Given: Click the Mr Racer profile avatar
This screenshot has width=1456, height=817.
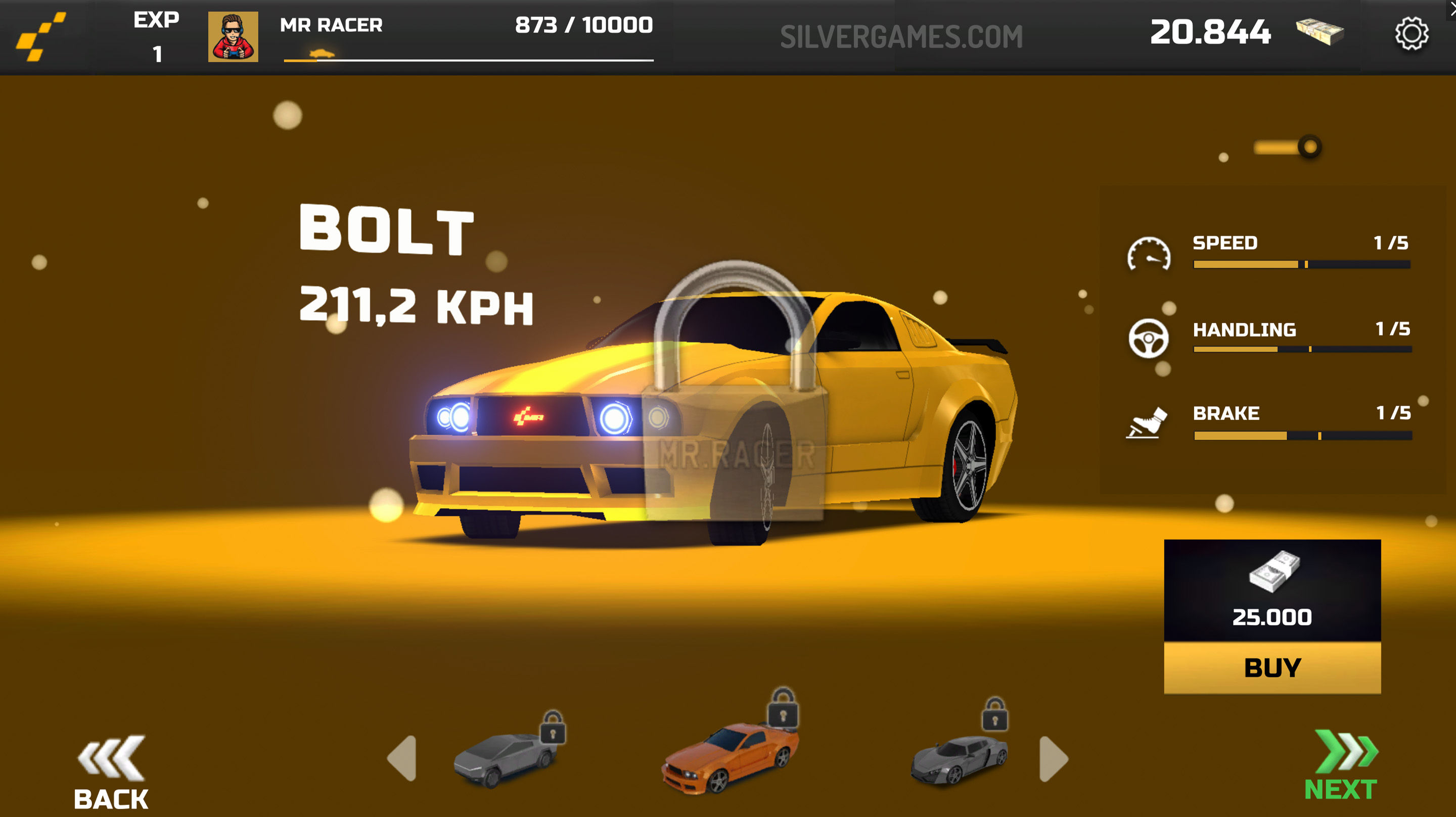Looking at the screenshot, I should [233, 37].
